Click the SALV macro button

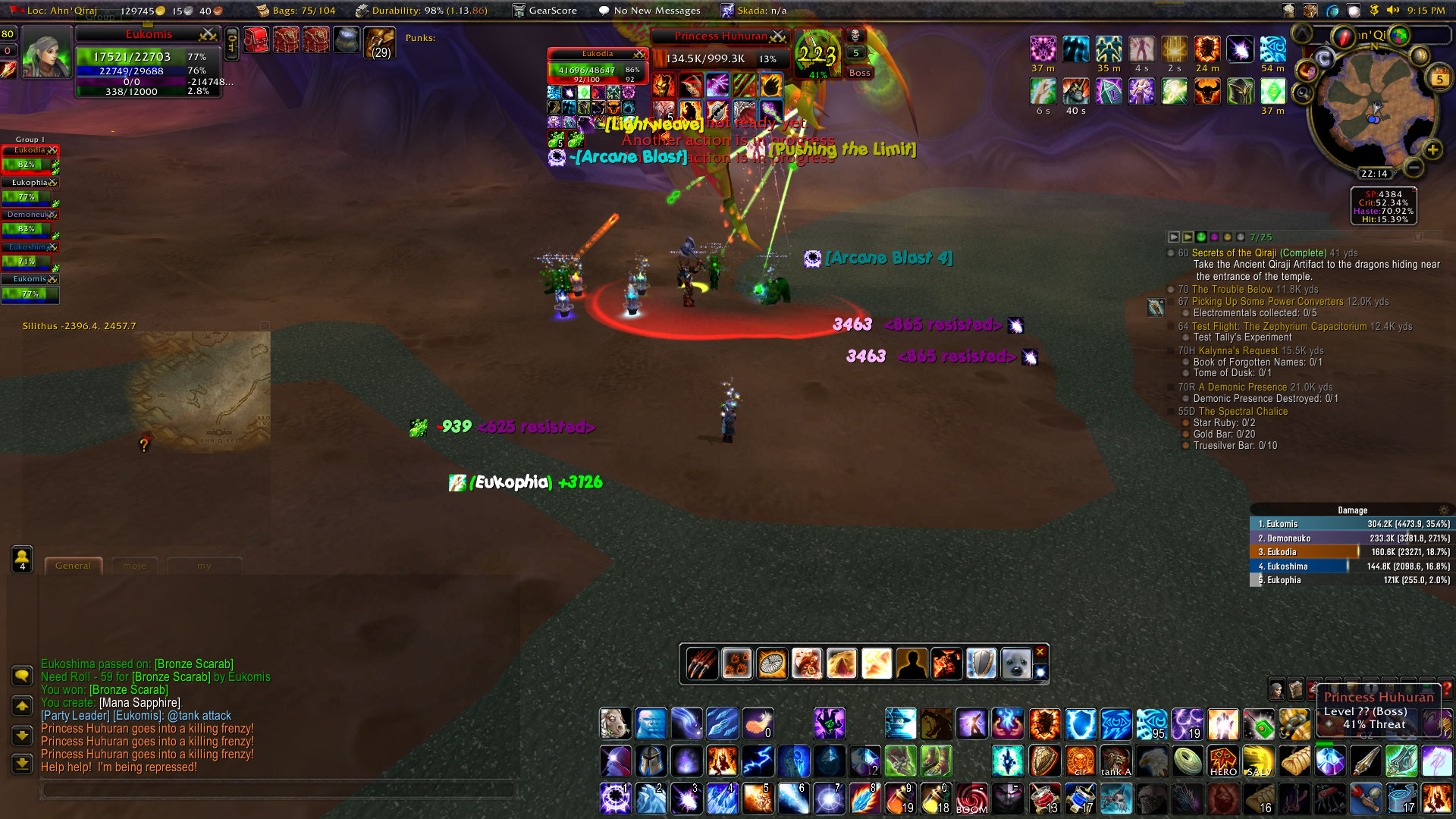point(1258,761)
